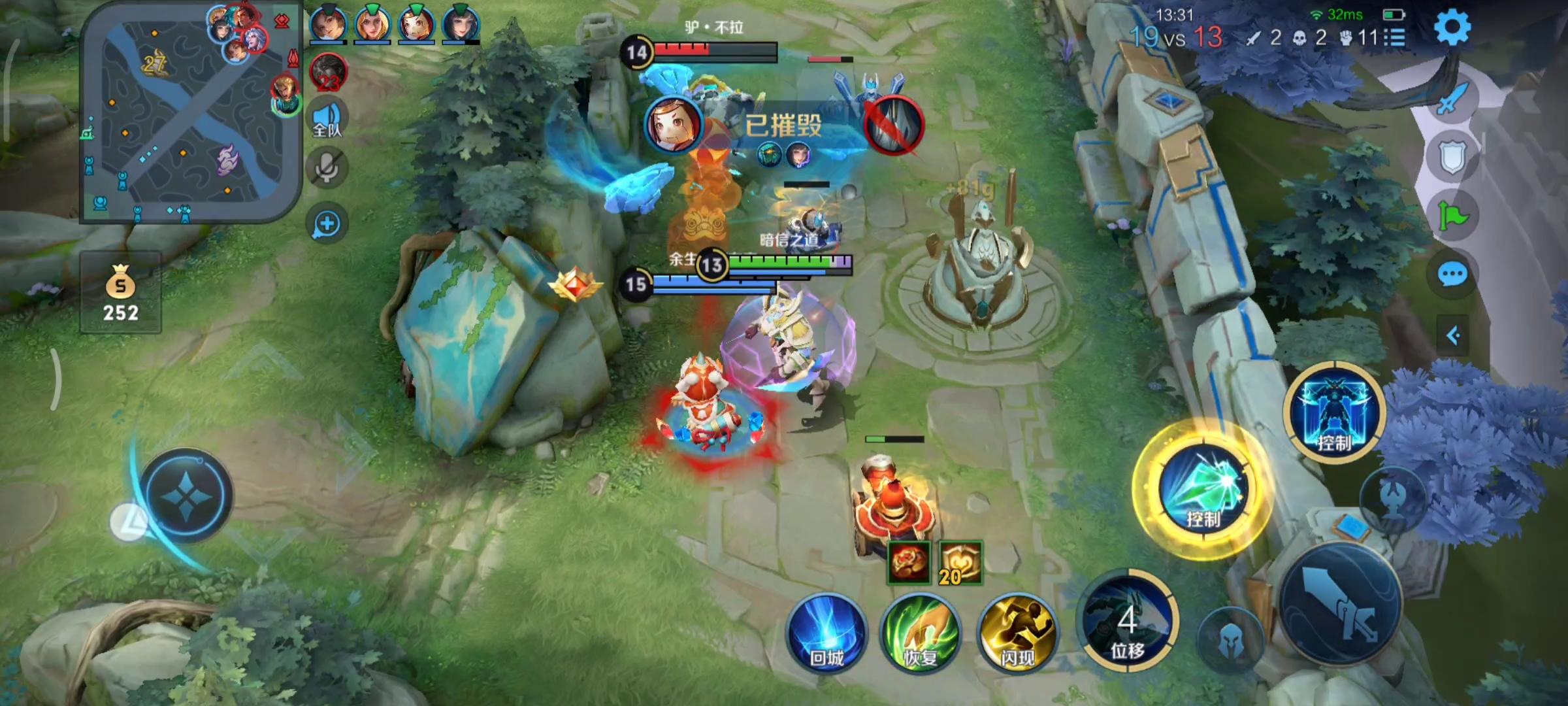Image resolution: width=1568 pixels, height=706 pixels.
Task: Activate the blue 控制 ultimate skill
Action: [x=1334, y=412]
